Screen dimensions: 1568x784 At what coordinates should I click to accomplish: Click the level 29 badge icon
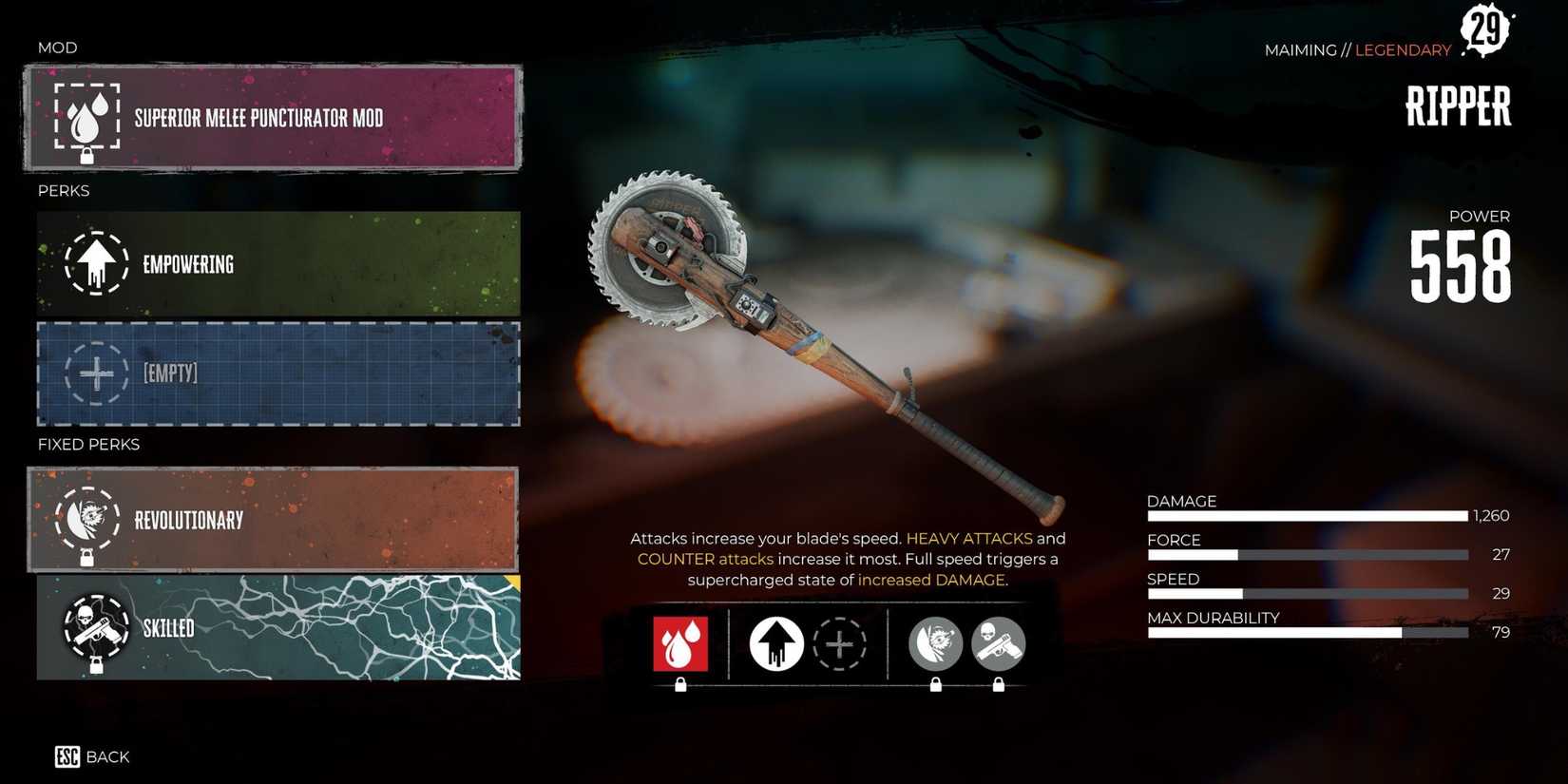tap(1487, 29)
